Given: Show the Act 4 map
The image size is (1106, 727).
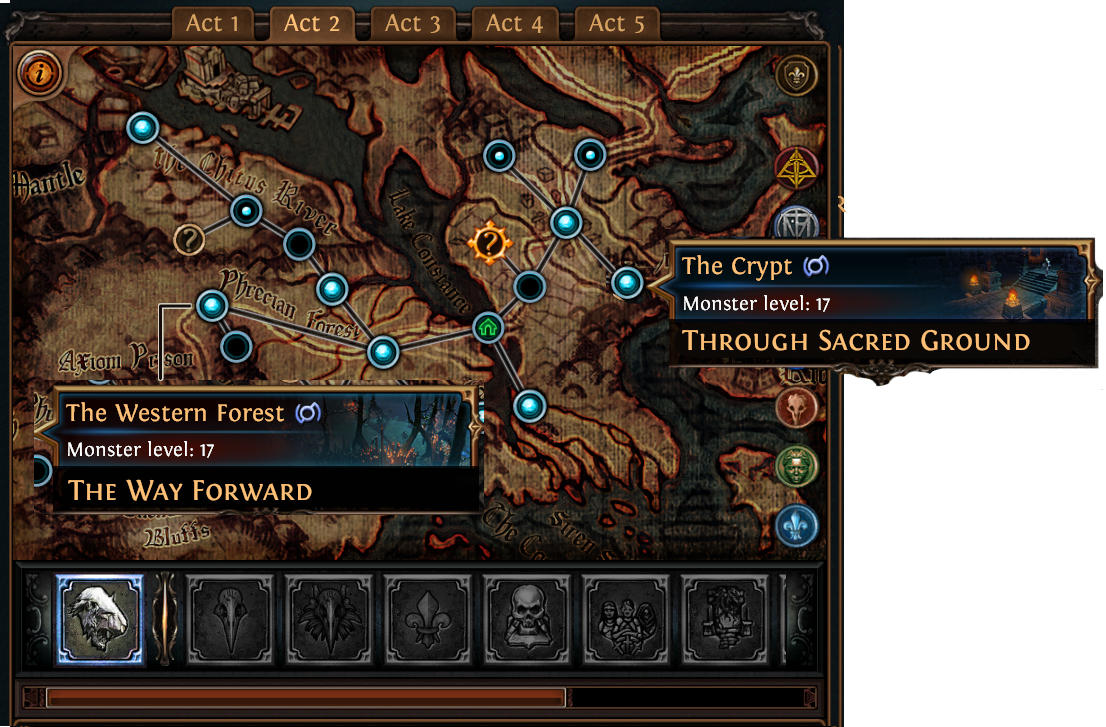Looking at the screenshot, I should [x=514, y=23].
